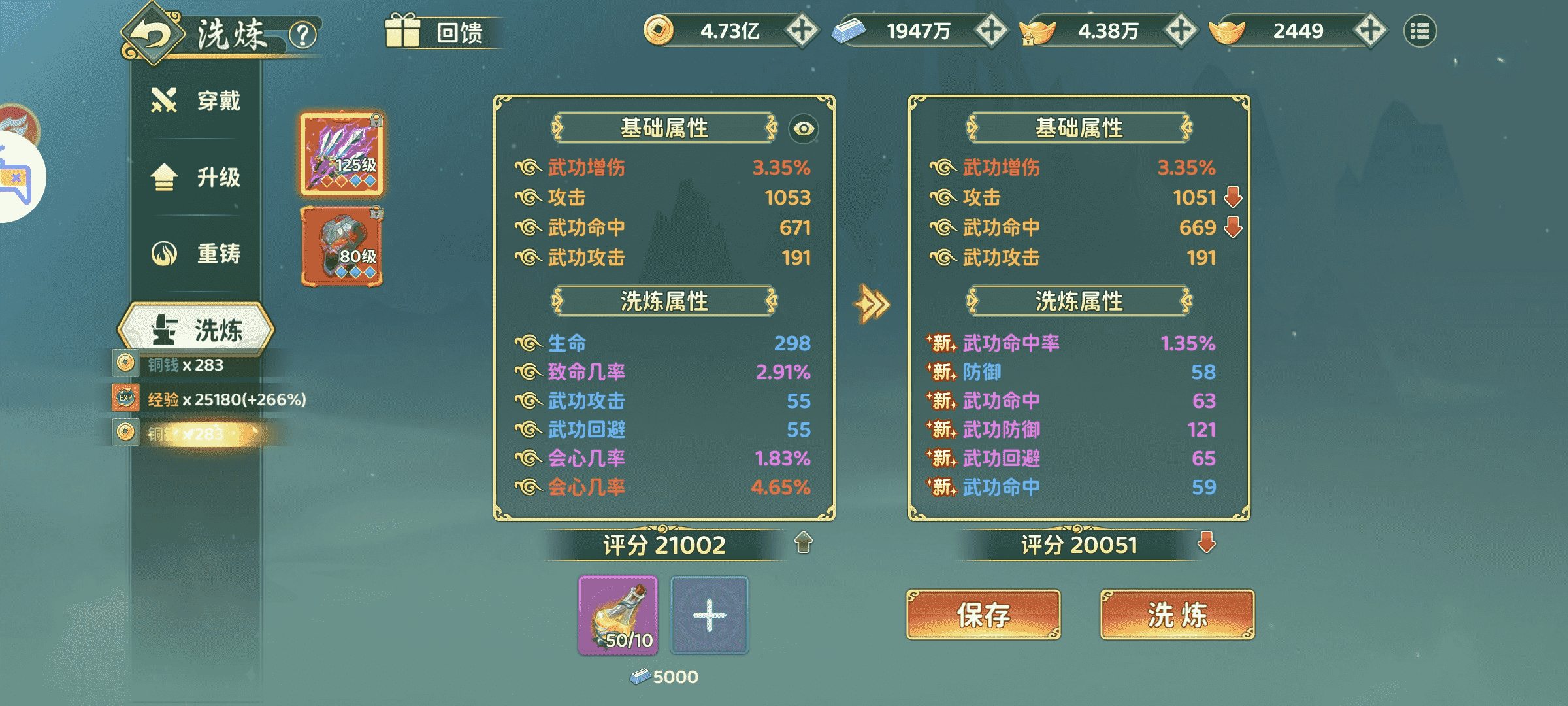Click the double chevron between attribute panels
The width and height of the screenshot is (1568, 706).
point(870,303)
